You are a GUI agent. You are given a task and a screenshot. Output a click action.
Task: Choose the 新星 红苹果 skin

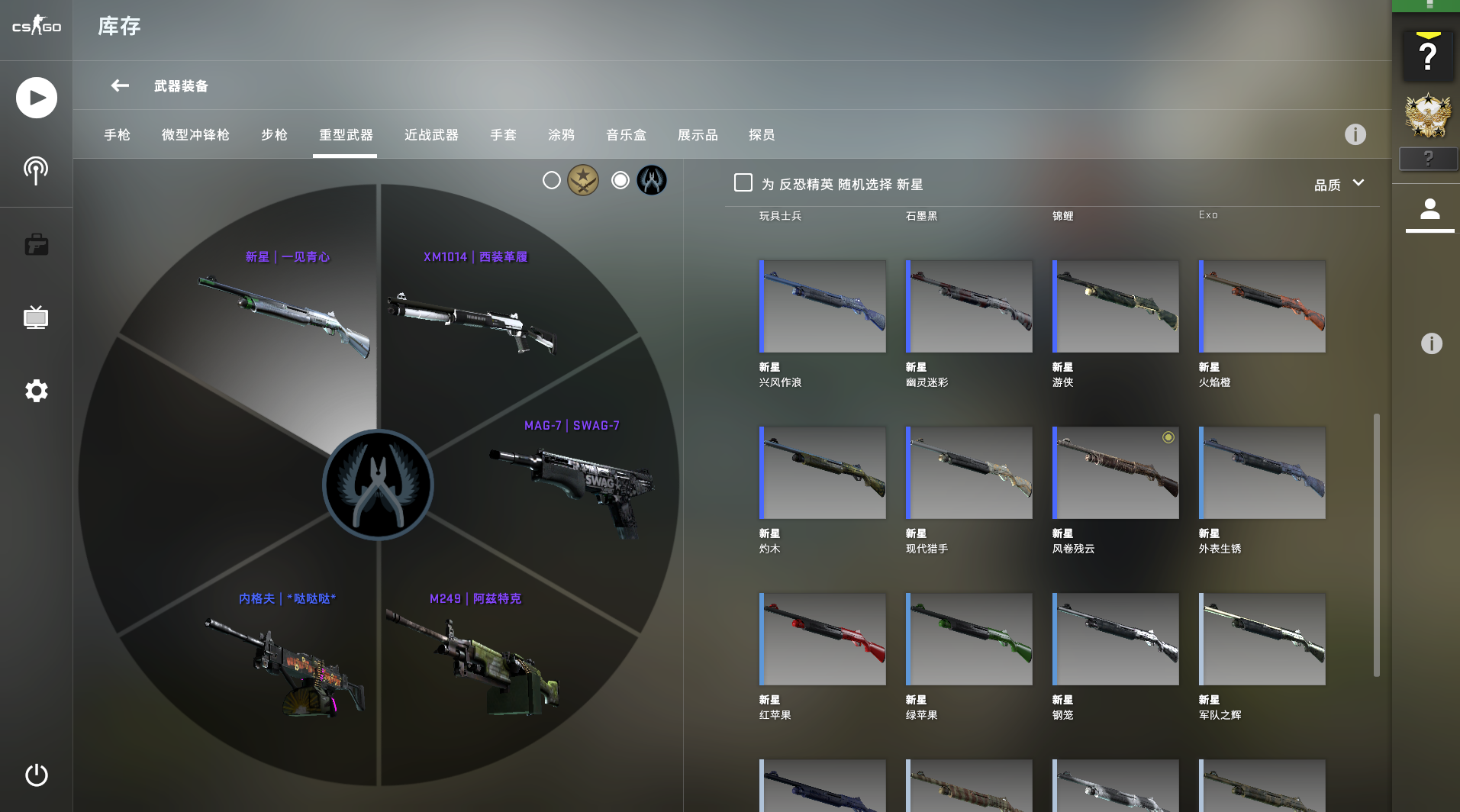(823, 640)
